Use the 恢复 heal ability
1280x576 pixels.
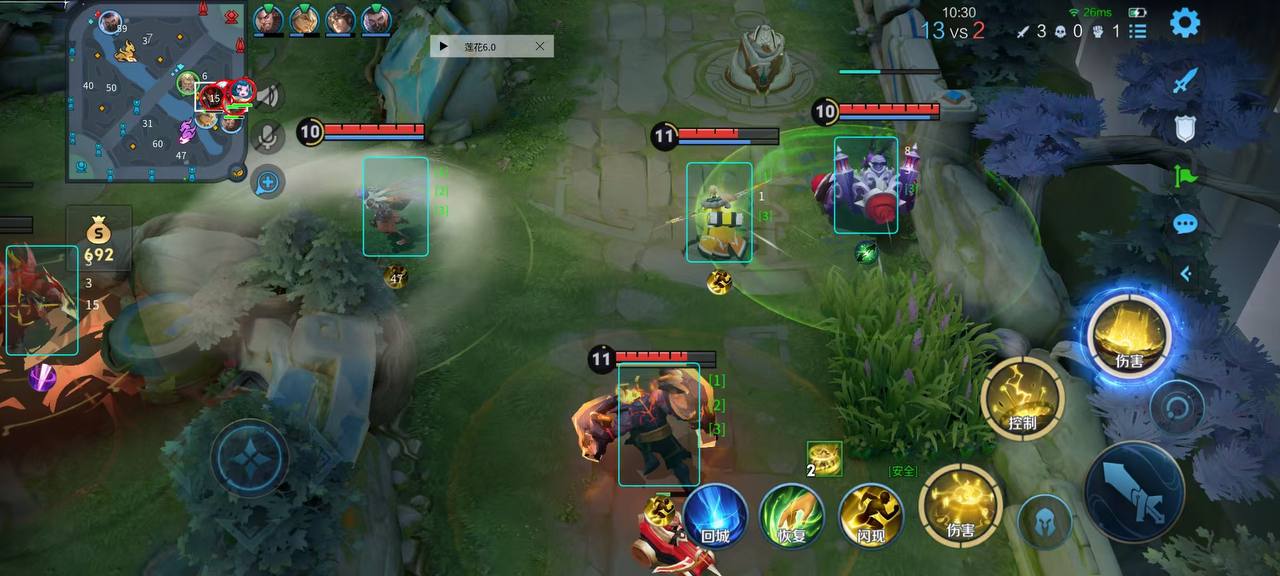tap(792, 516)
